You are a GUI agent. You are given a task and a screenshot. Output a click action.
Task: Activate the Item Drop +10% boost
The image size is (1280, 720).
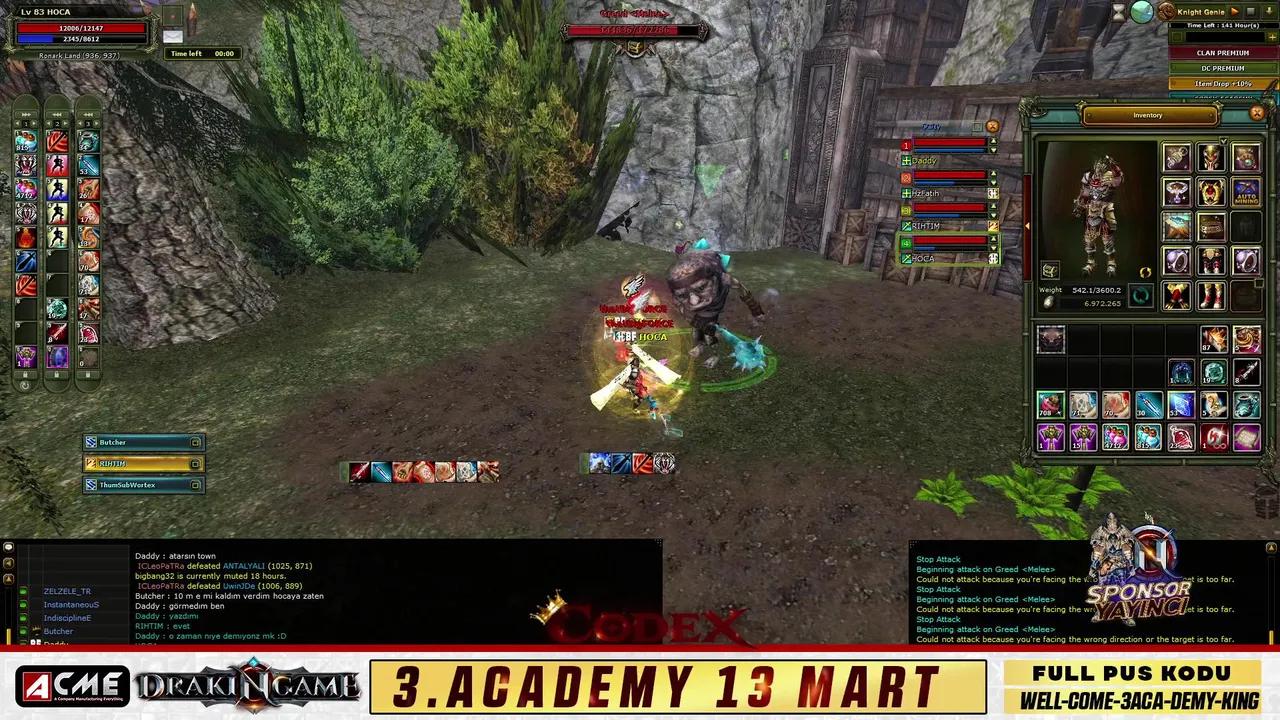tap(1222, 84)
